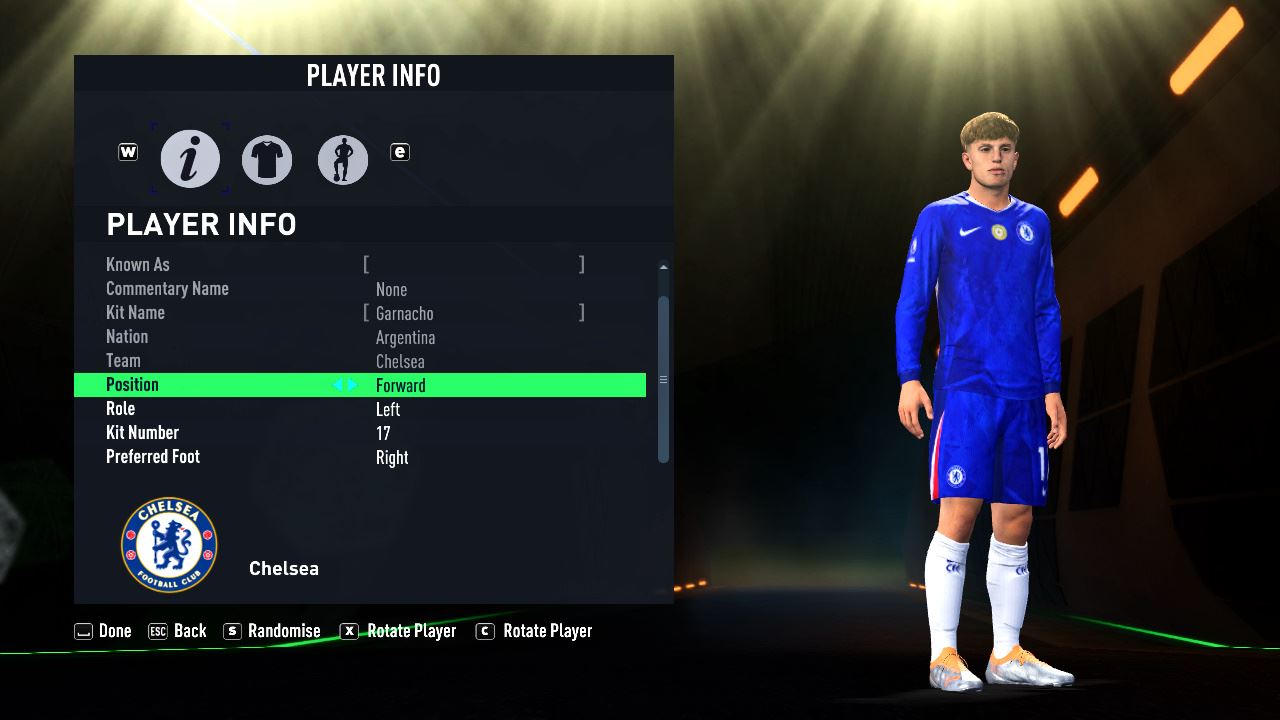Select the Preferred Foot row

coord(360,457)
